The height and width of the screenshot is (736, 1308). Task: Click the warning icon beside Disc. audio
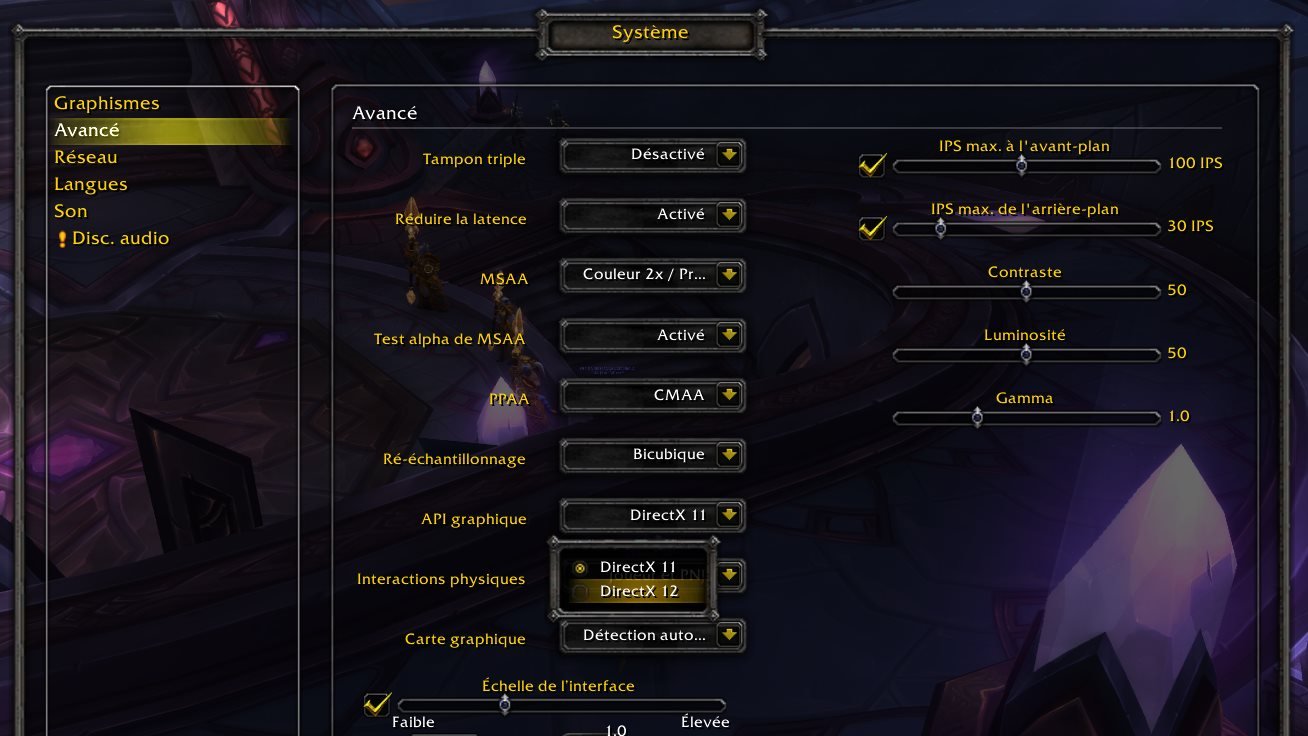pos(61,238)
